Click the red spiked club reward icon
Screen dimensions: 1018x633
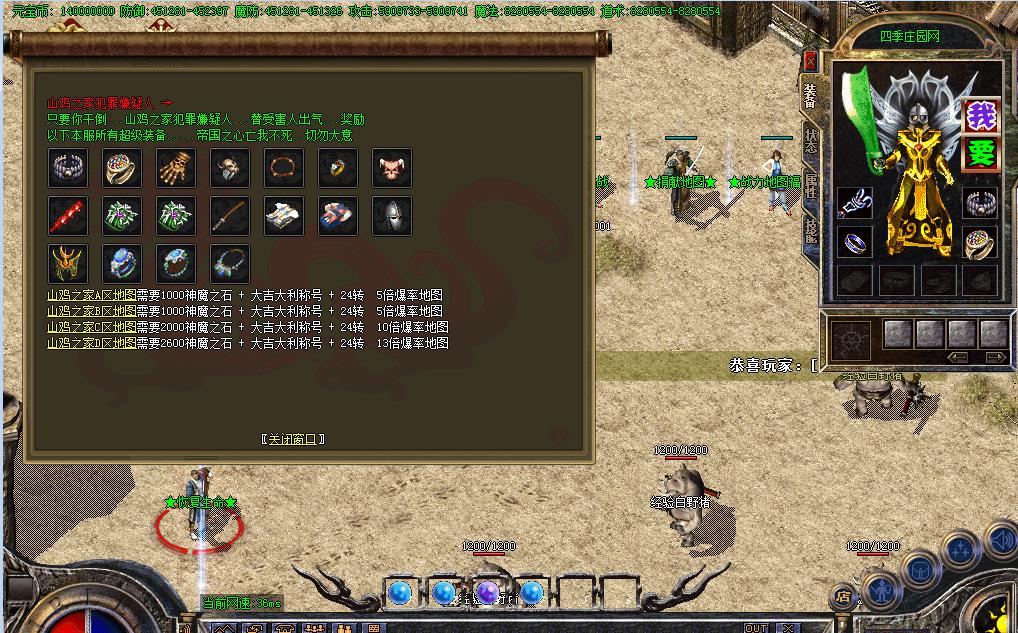point(68,215)
